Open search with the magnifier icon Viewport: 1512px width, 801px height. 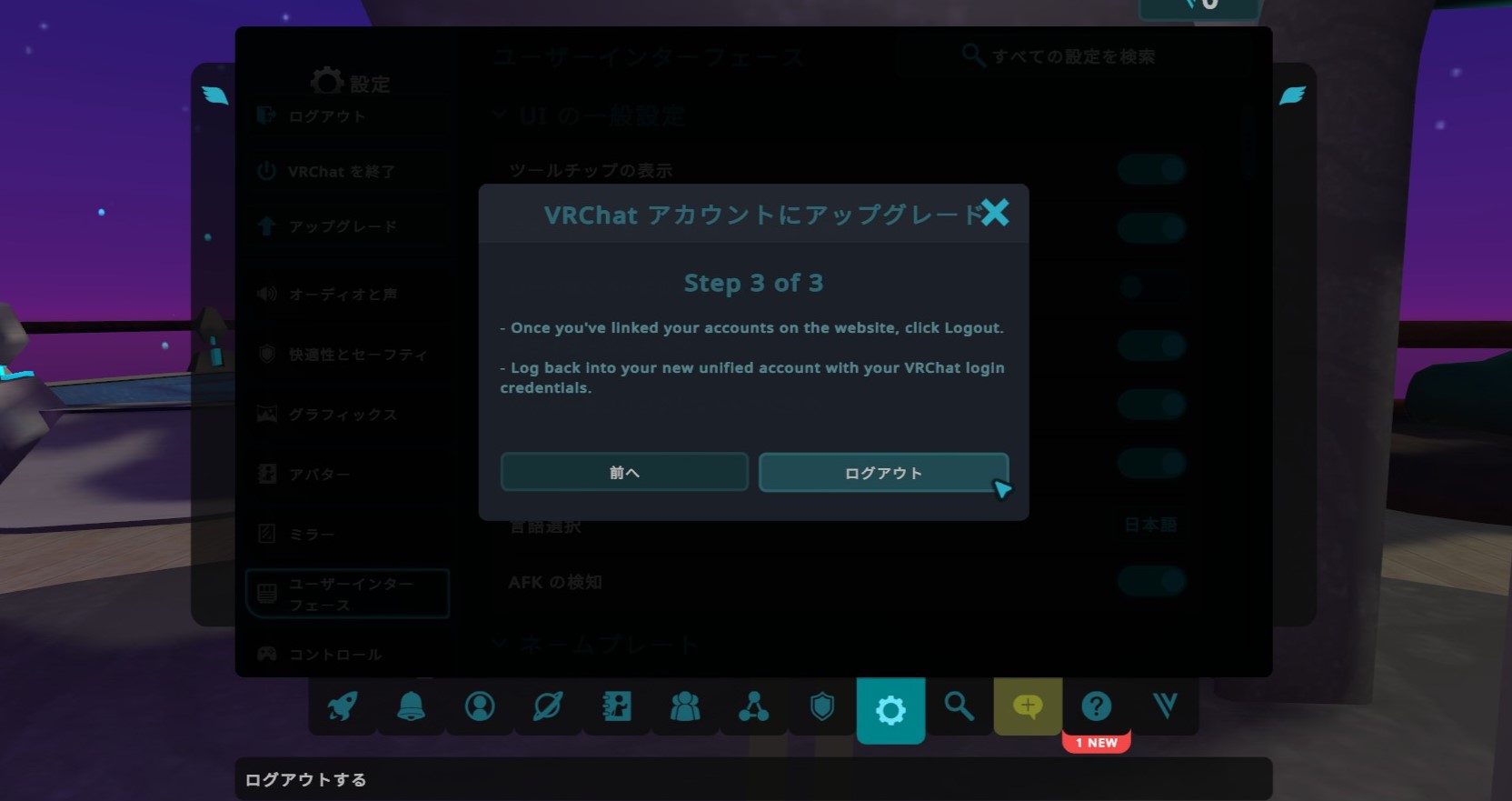click(x=960, y=707)
